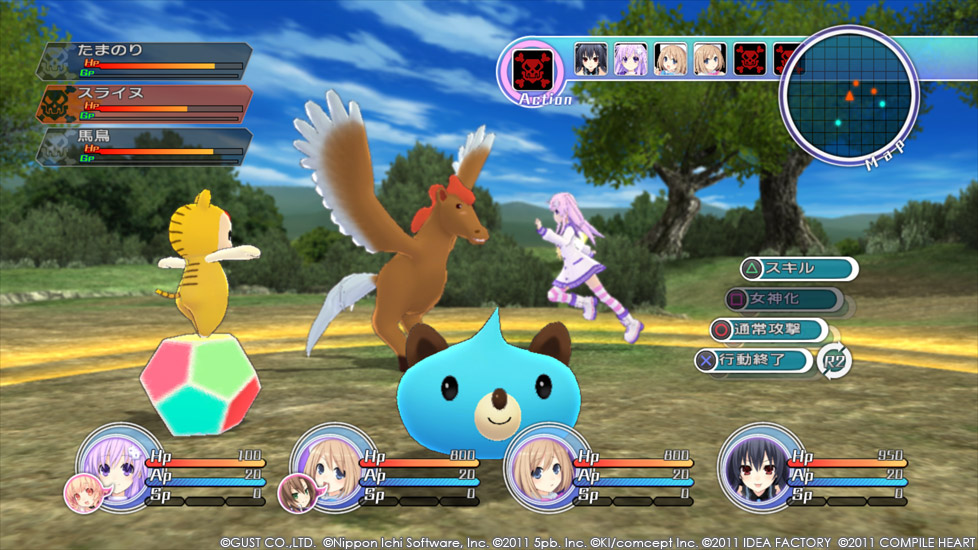Click the small pink-haired partner icon

[81, 492]
